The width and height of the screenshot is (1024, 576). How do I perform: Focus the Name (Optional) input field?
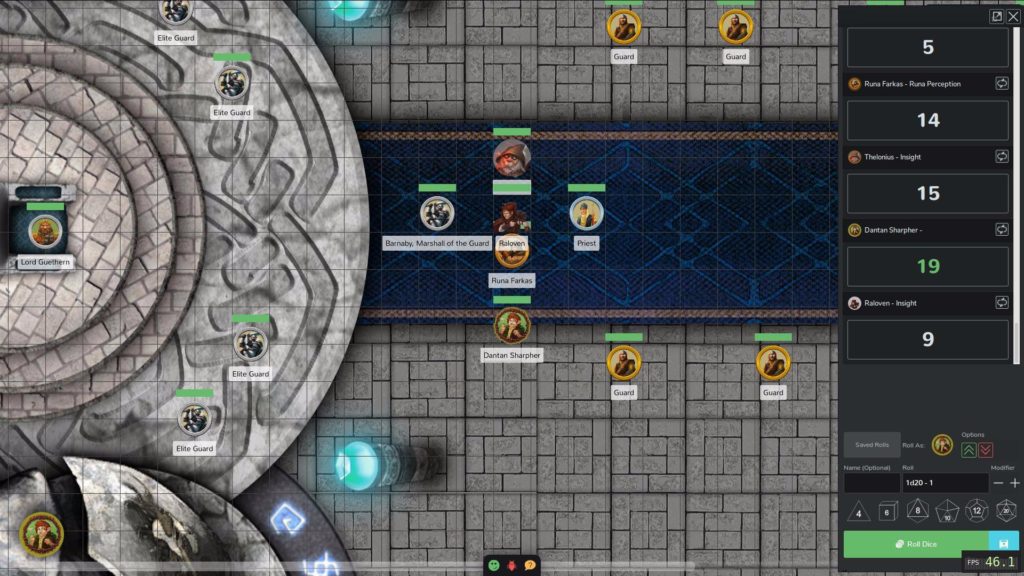pyautogui.click(x=871, y=483)
